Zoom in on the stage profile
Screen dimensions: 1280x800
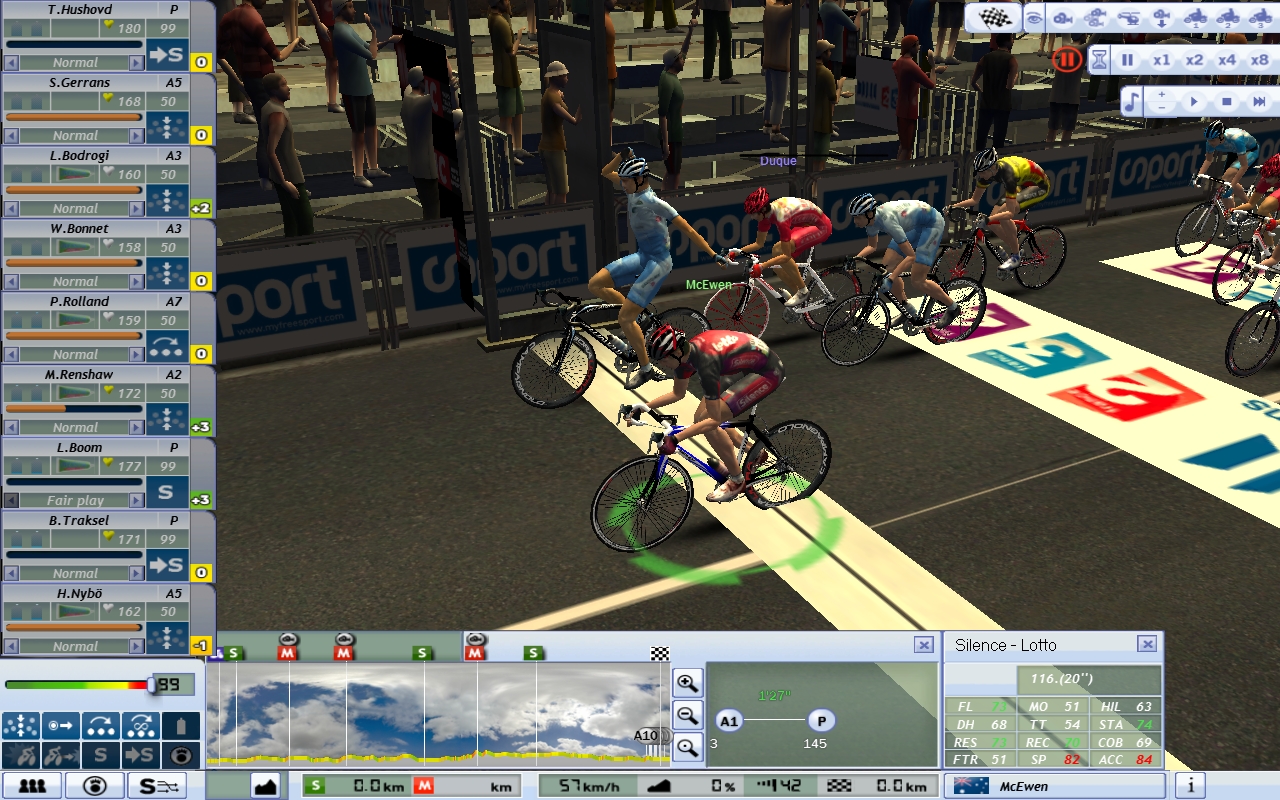(687, 684)
